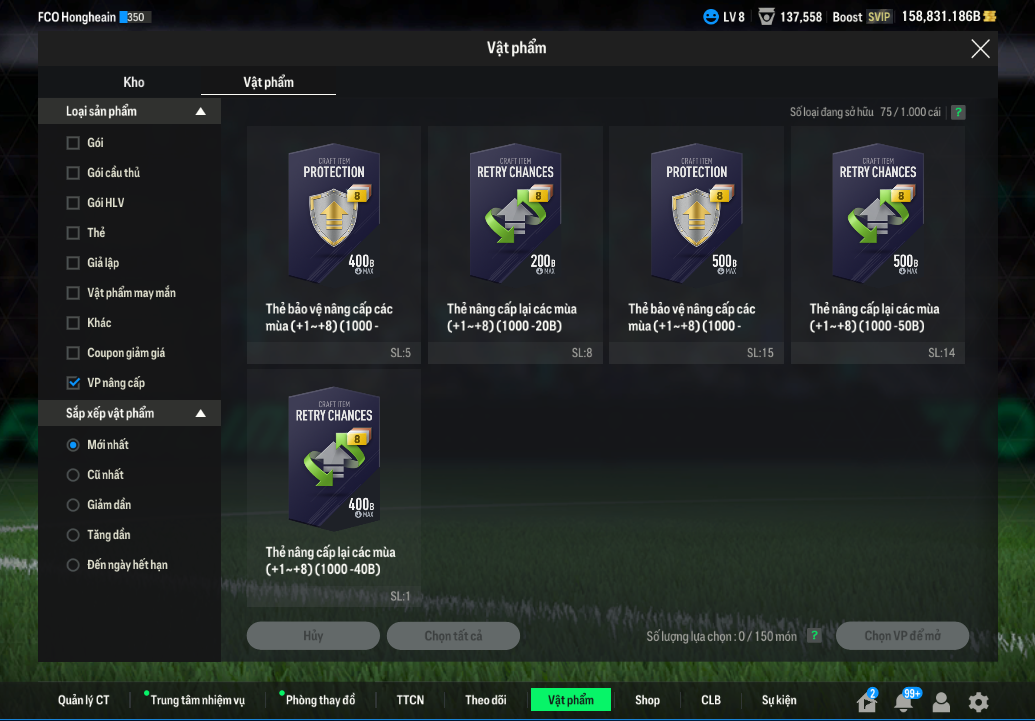Open the settings gear icon

[x=978, y=702]
